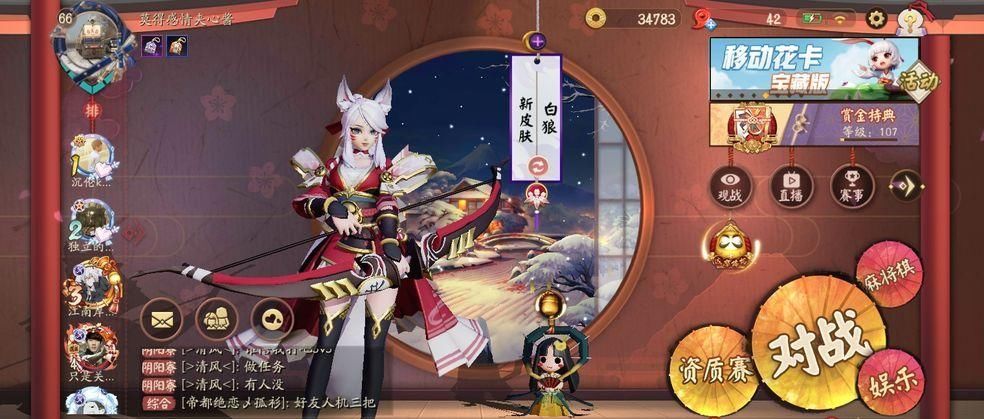The image size is (984, 419).
Task: View the 赛事 tournament page
Action: pos(851,187)
